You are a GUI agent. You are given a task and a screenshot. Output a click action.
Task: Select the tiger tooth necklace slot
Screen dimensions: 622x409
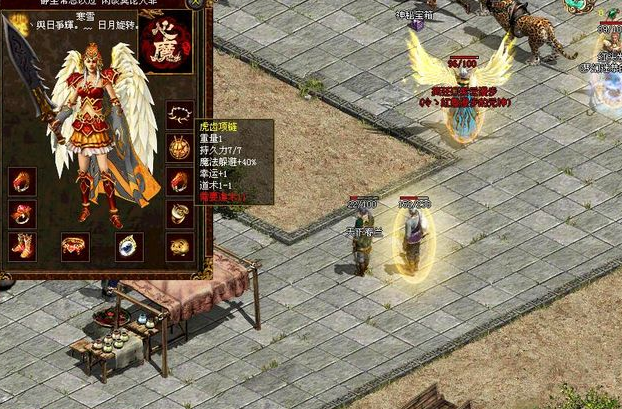coord(179,113)
